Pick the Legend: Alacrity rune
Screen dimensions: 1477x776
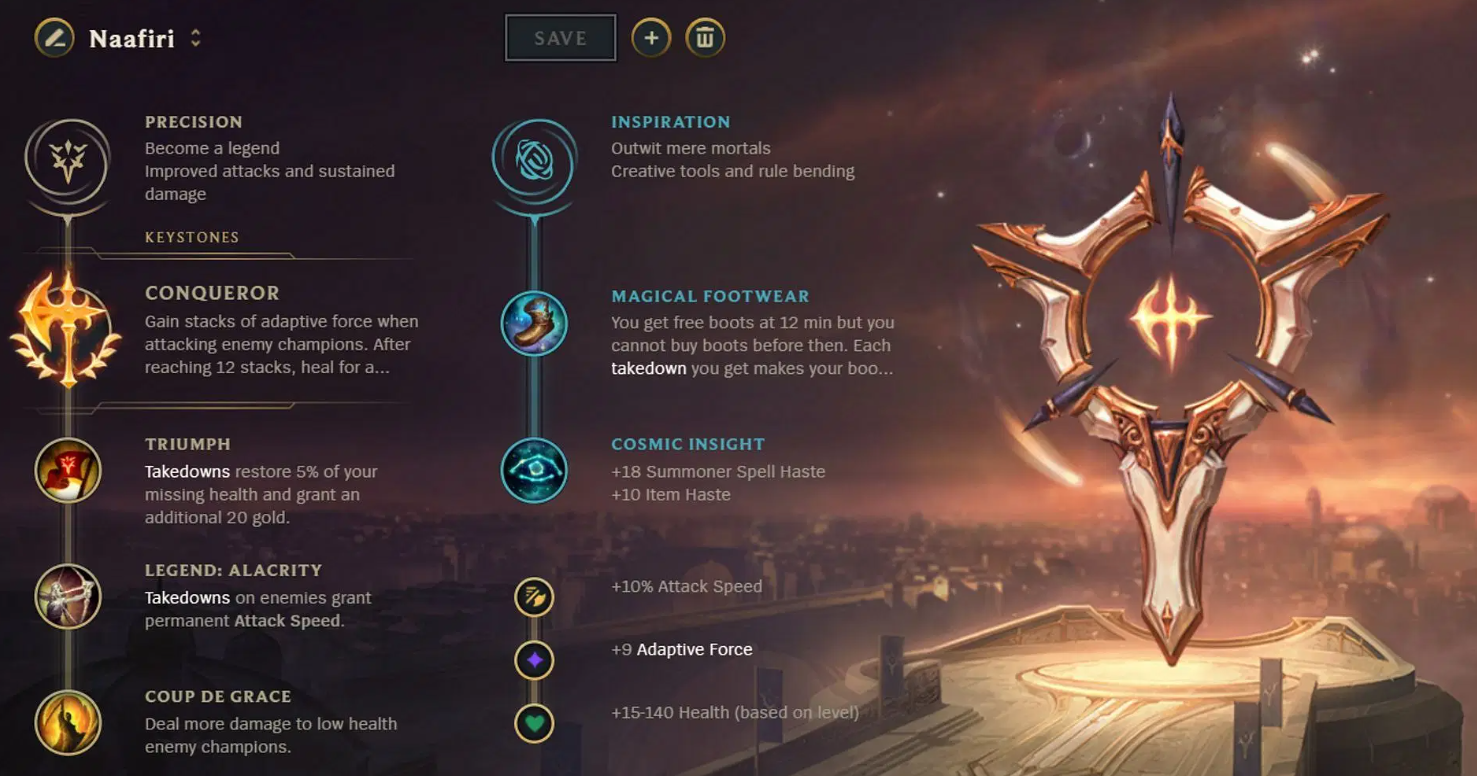(x=68, y=597)
